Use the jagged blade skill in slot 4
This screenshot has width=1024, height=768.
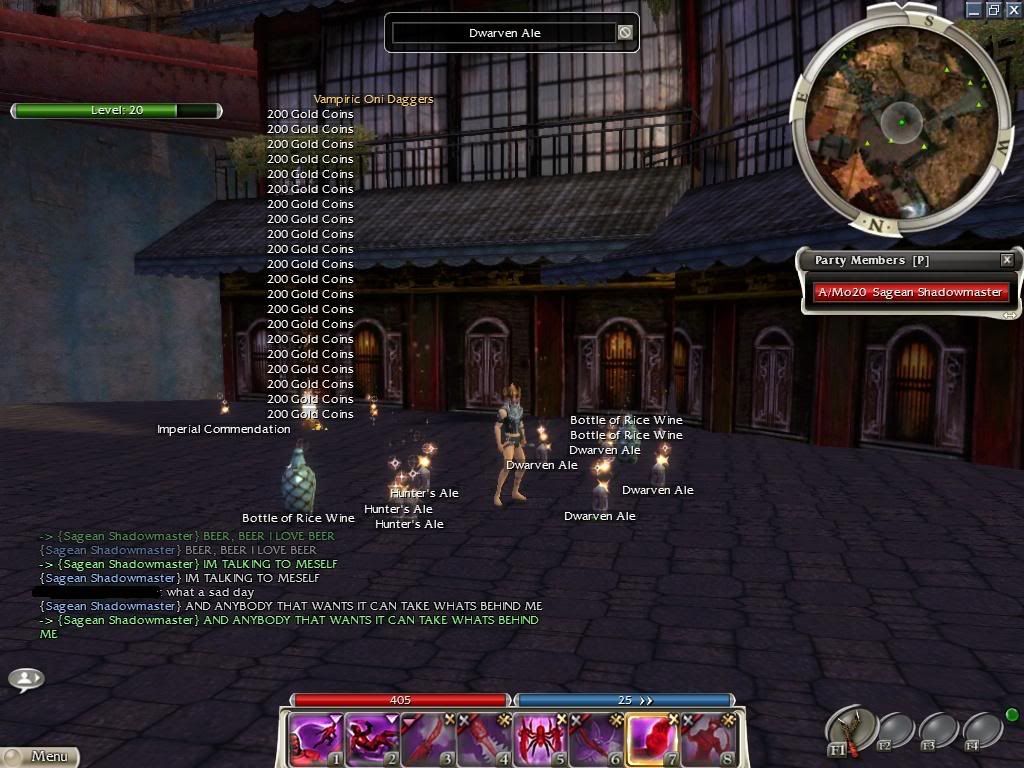pos(483,738)
